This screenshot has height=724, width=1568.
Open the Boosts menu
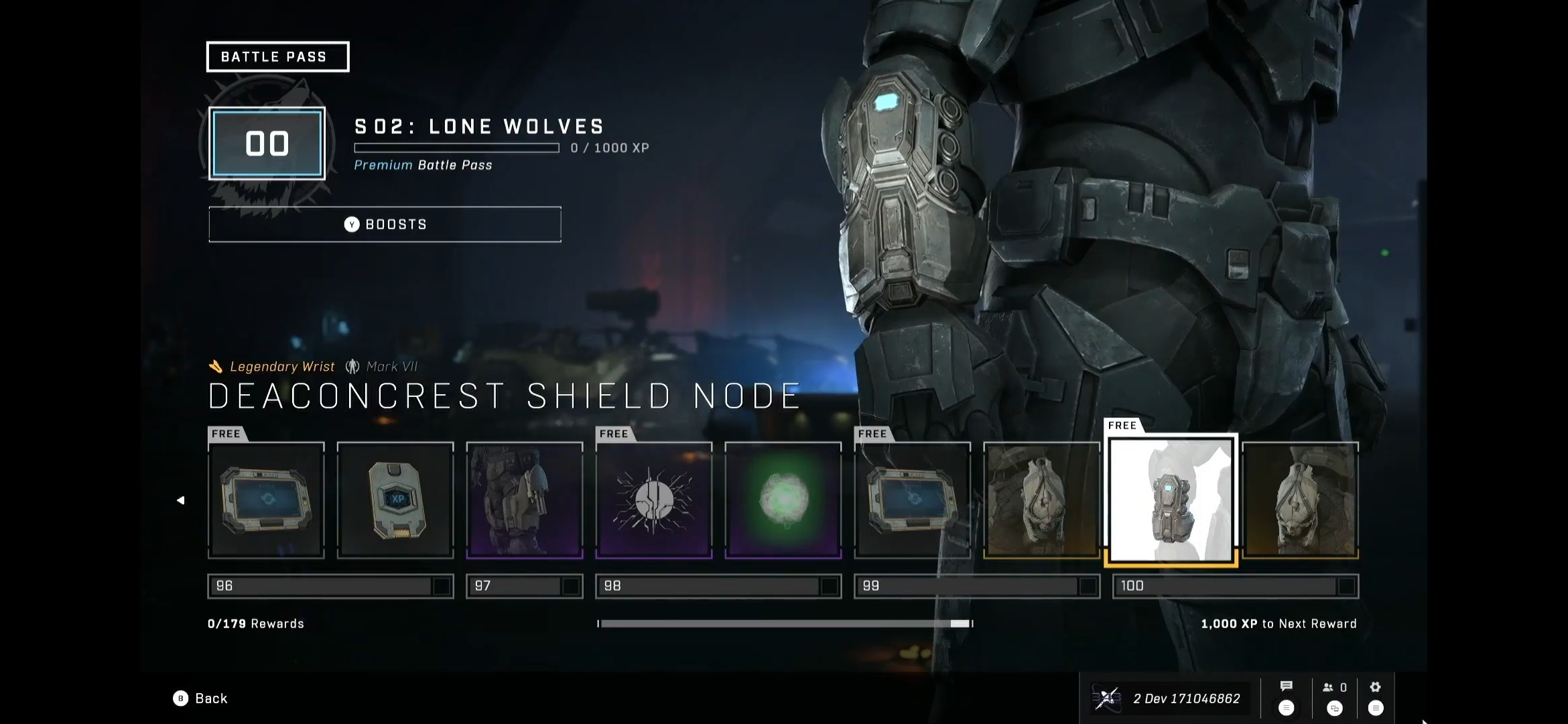coord(385,225)
